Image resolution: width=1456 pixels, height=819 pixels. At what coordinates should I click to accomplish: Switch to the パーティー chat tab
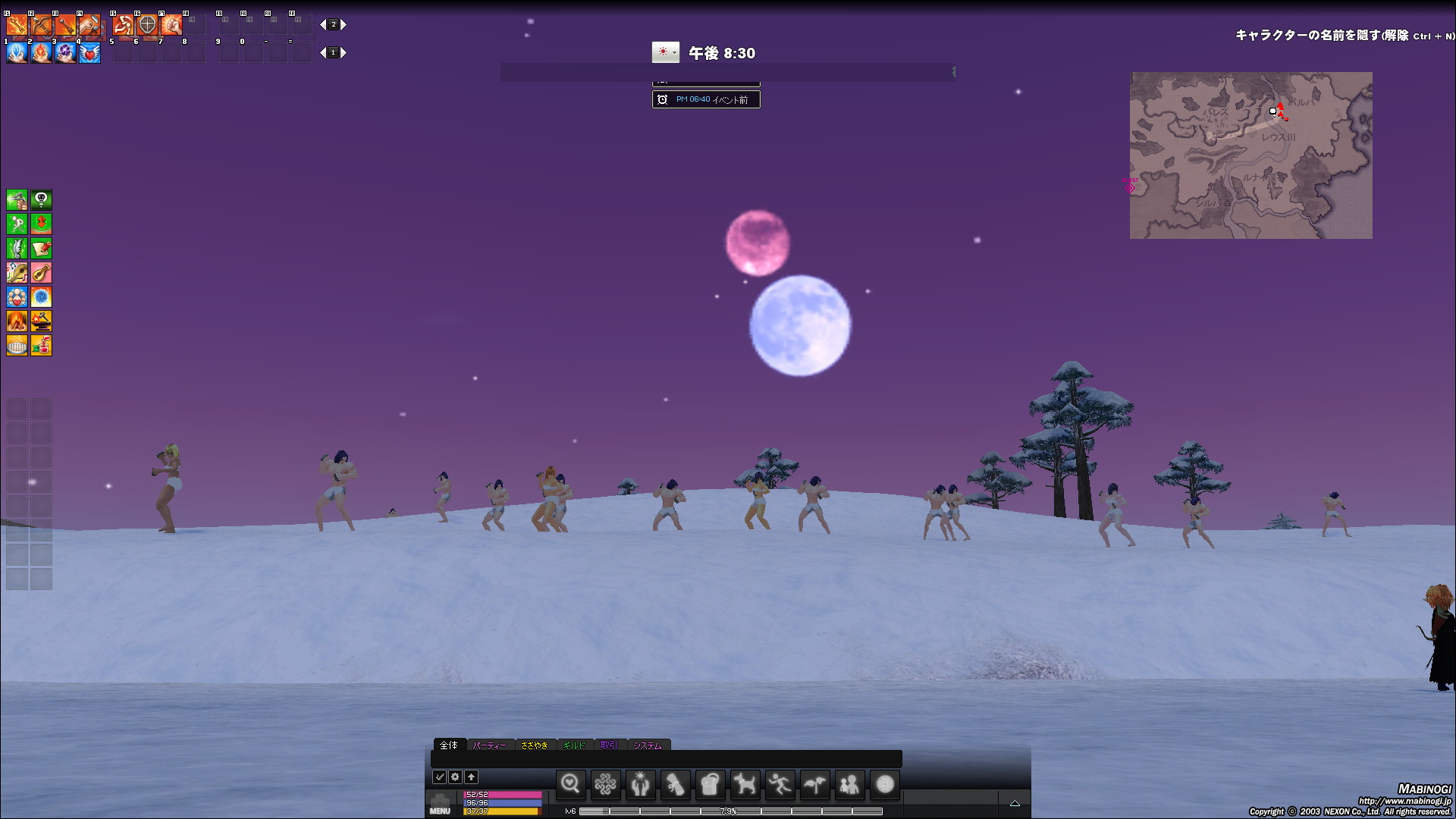(490, 745)
